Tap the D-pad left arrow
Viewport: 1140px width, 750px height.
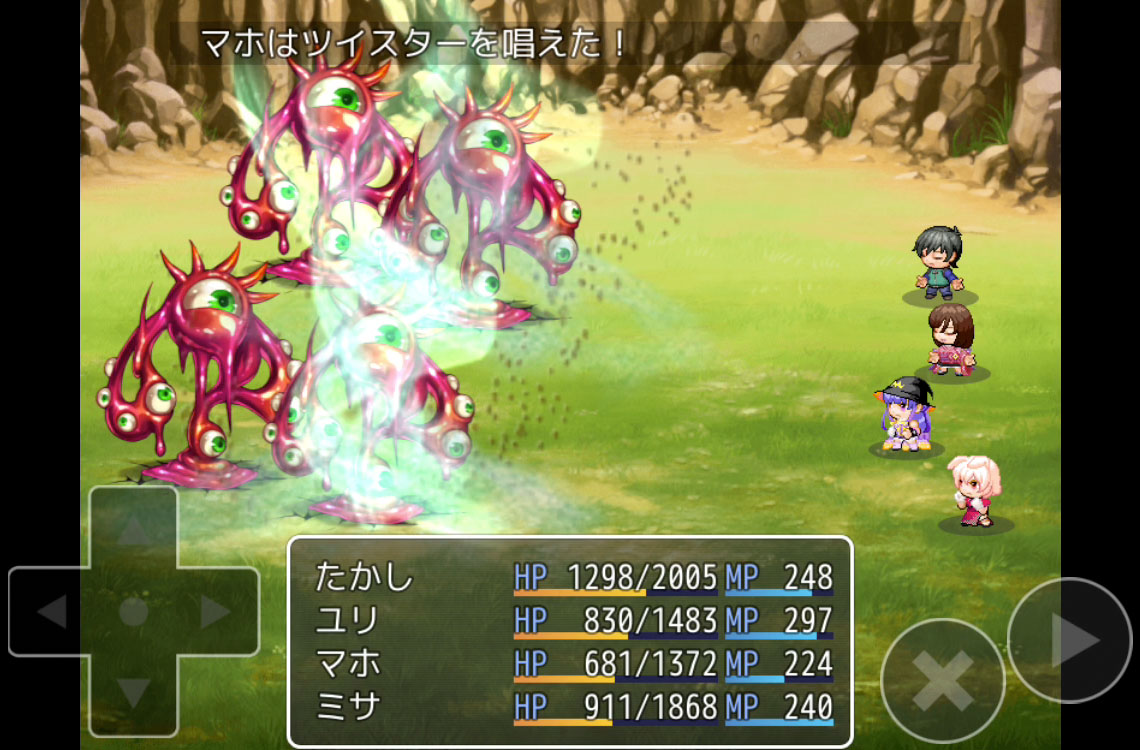(52, 611)
